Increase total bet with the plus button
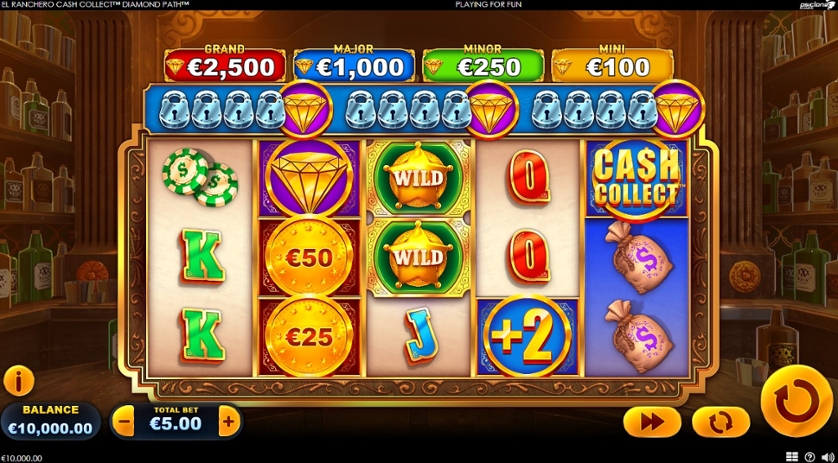Screen dimensions: 838x463 pyautogui.click(x=229, y=422)
